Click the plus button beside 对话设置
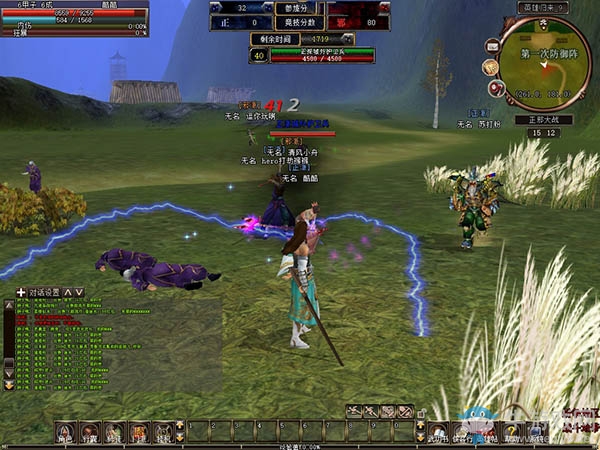 [x=21, y=292]
